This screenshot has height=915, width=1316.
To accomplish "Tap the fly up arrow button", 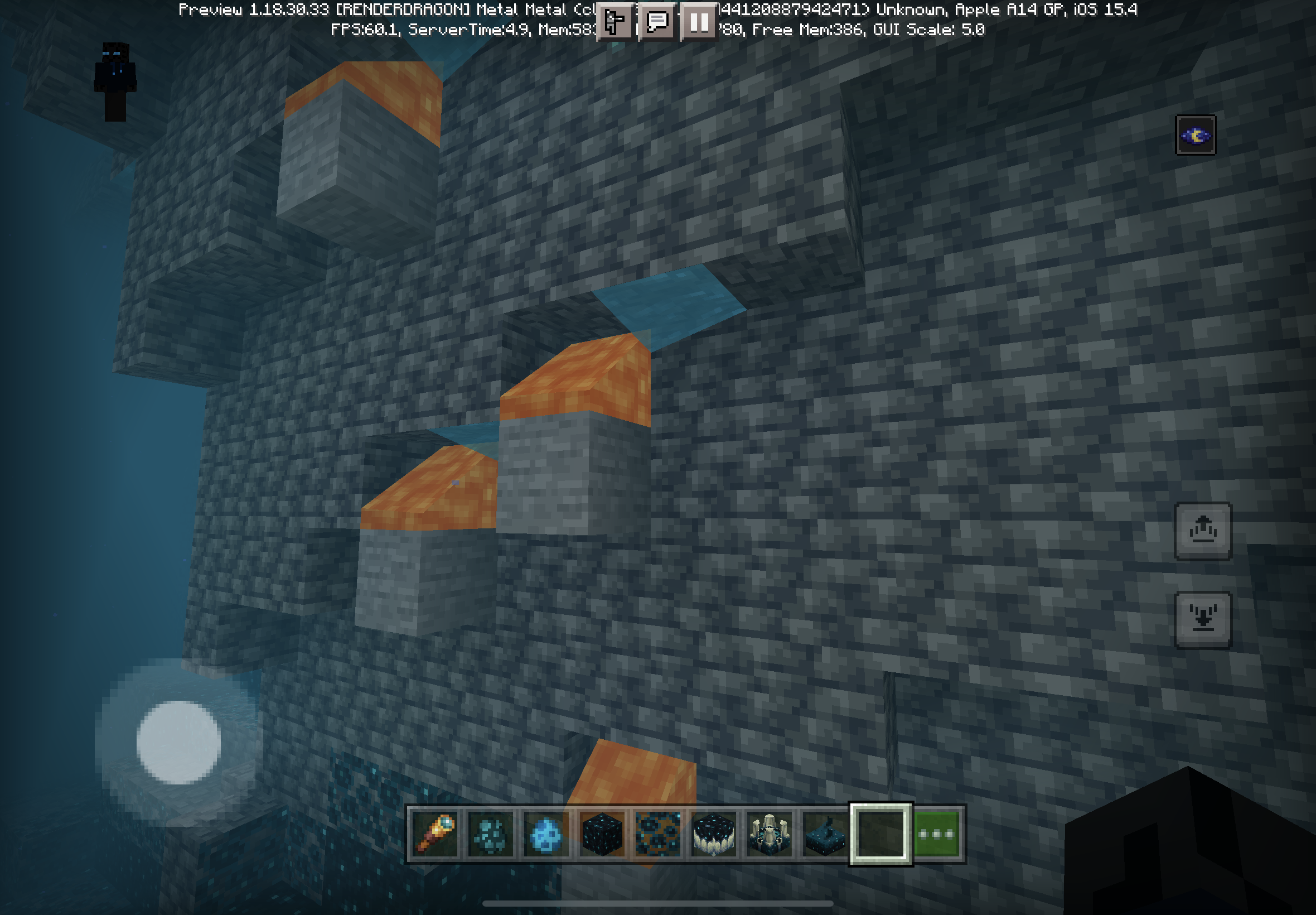I will (x=1203, y=531).
